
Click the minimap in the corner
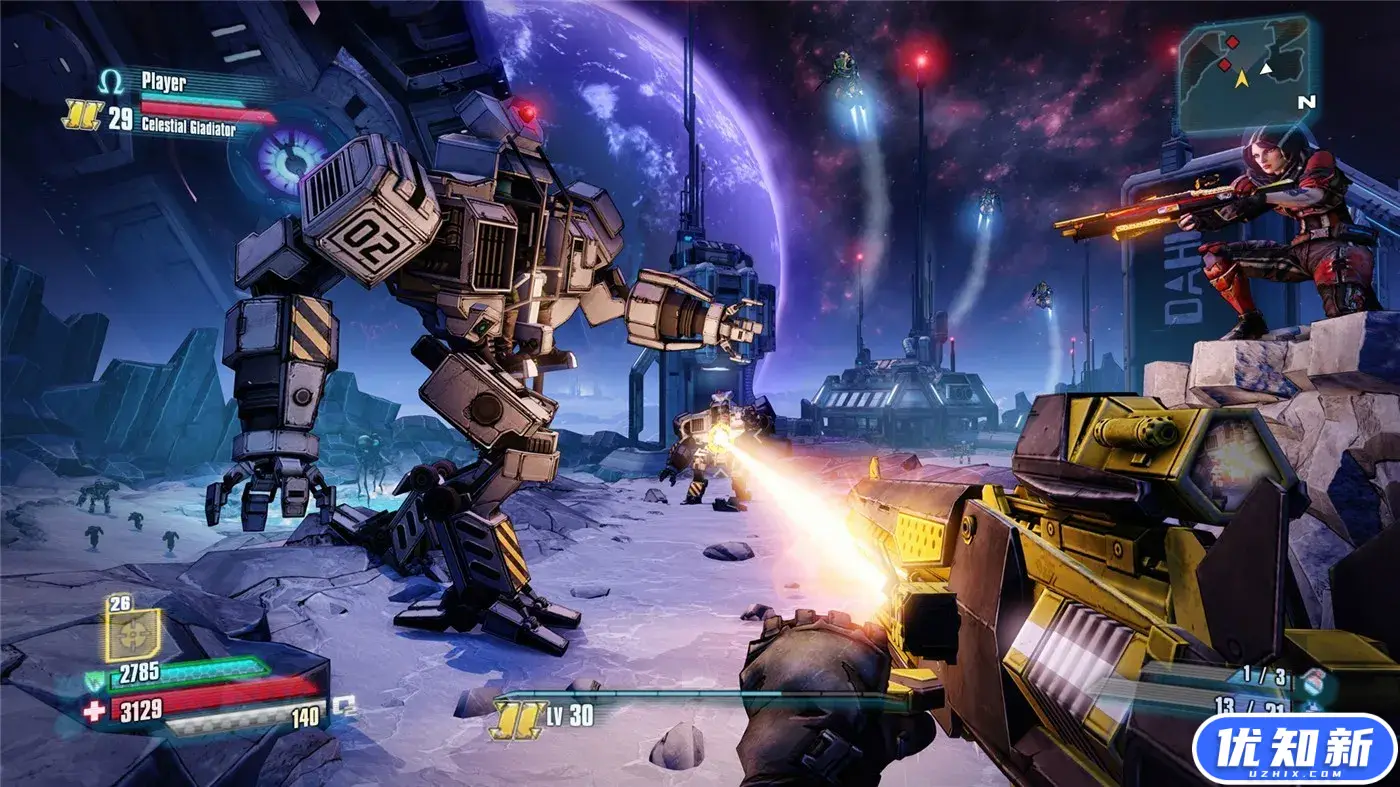point(1241,75)
